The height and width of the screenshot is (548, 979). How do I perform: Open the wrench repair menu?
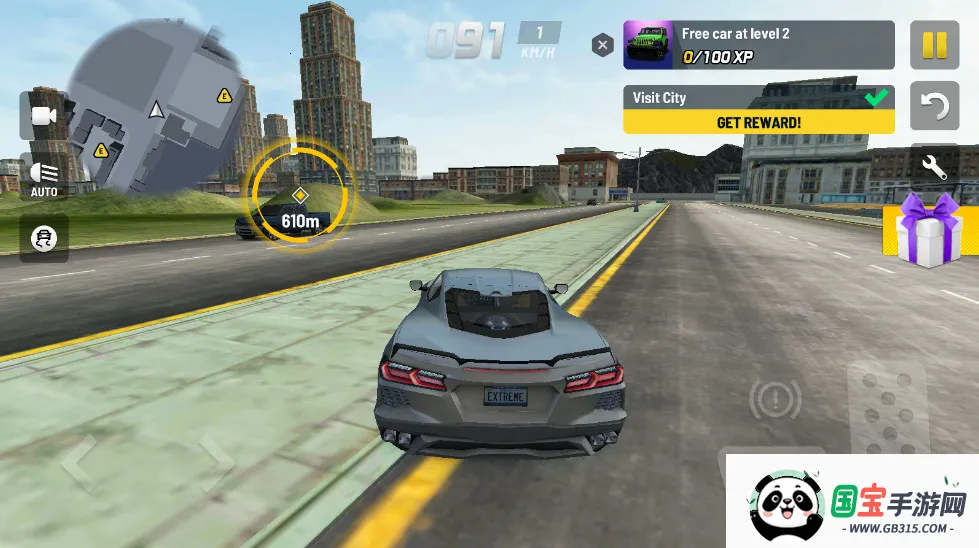coord(934,166)
